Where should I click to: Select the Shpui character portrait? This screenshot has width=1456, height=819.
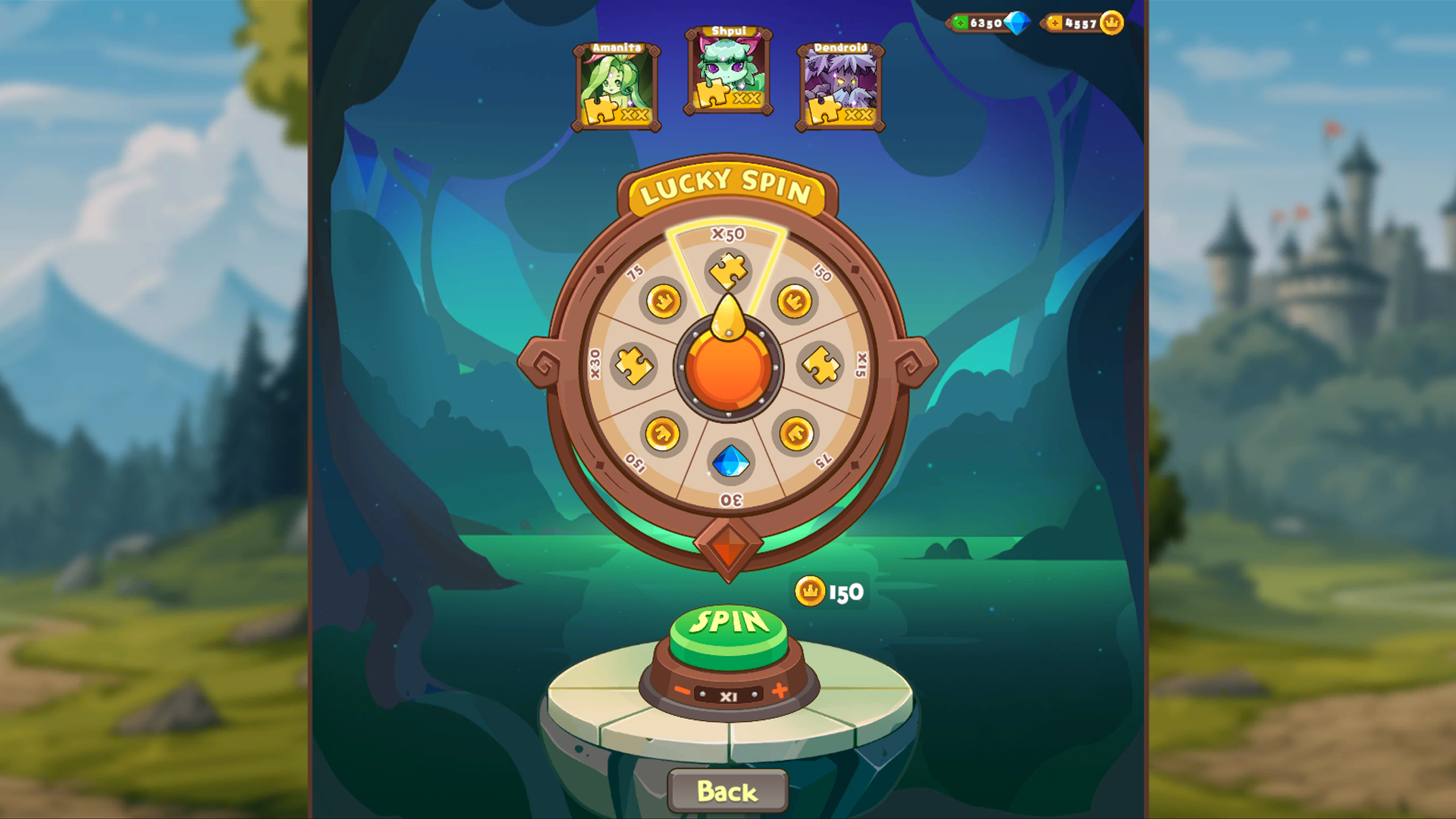click(x=727, y=72)
